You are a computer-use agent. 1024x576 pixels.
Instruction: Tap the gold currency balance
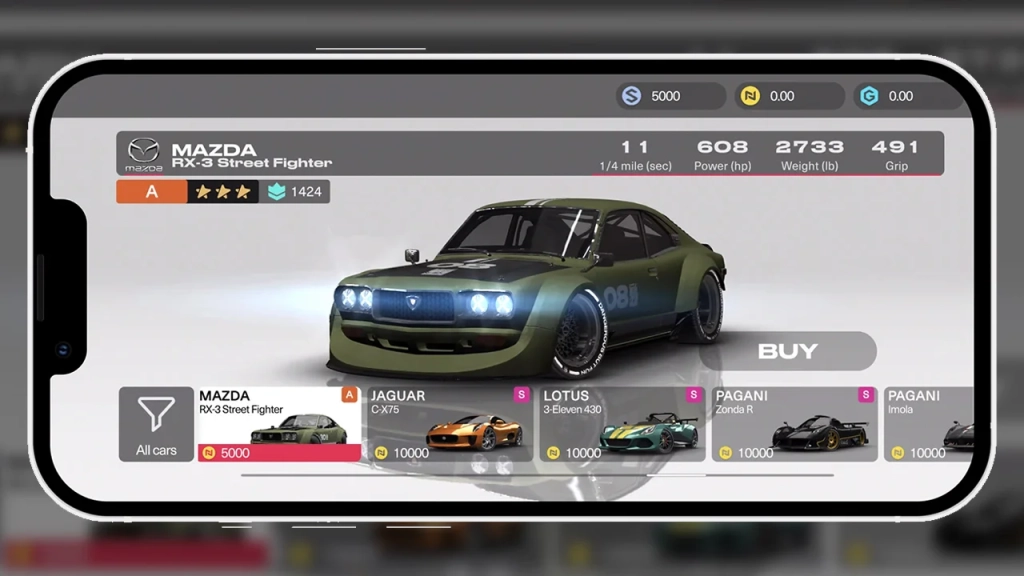coord(789,96)
